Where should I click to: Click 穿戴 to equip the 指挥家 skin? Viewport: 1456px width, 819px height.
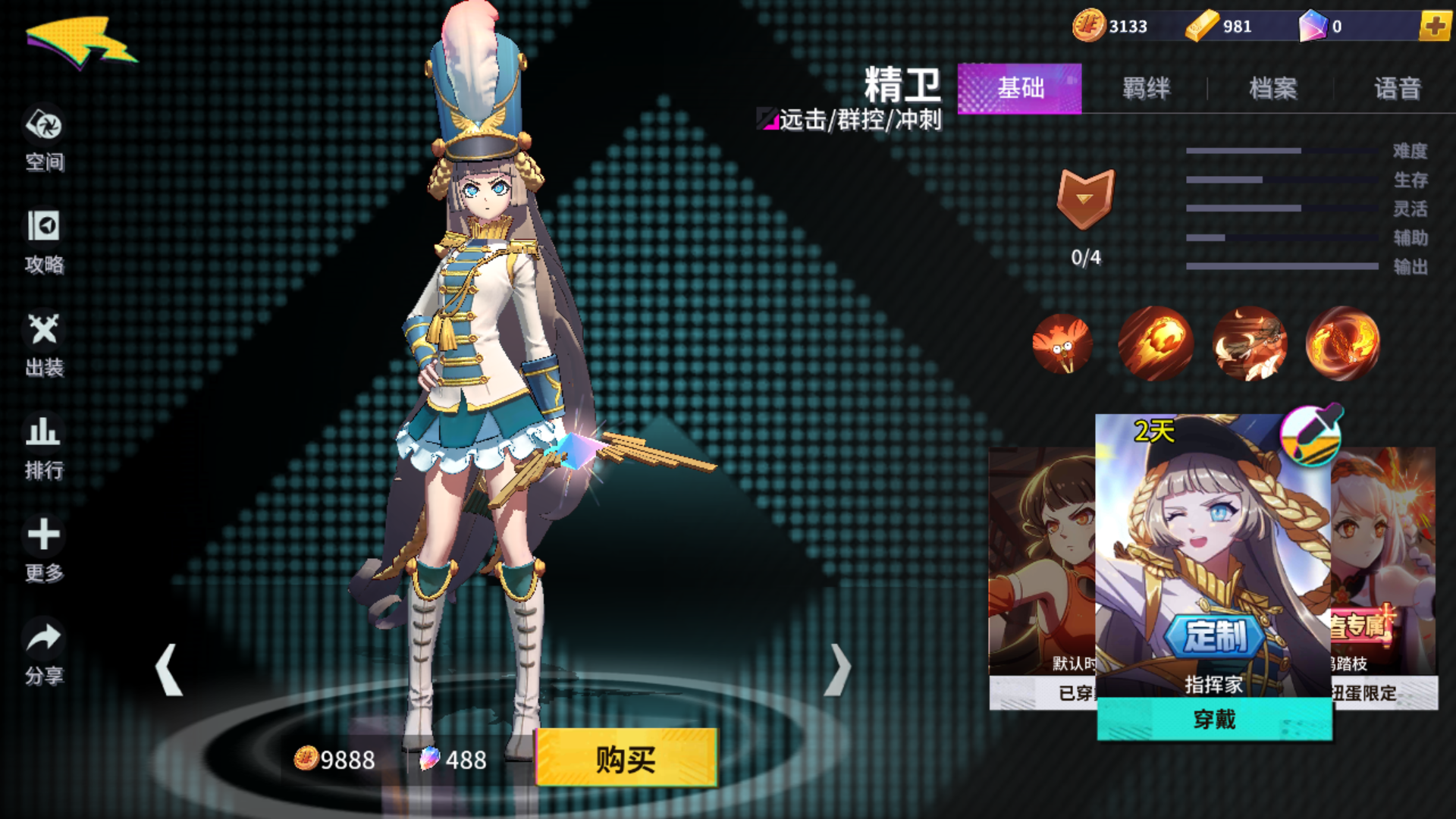pyautogui.click(x=1214, y=721)
